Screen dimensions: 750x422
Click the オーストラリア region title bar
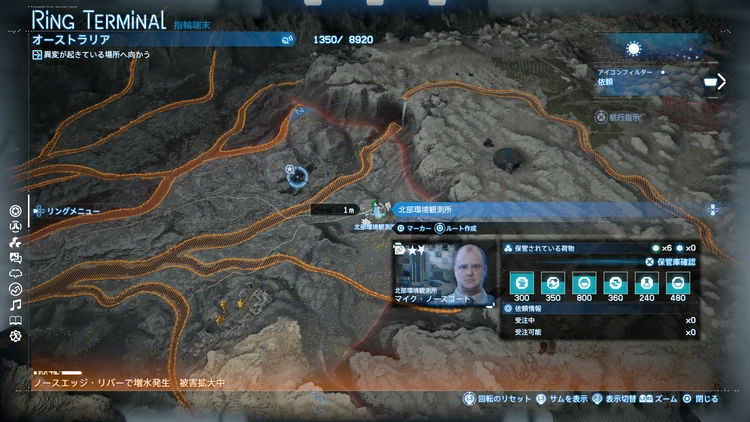click(160, 40)
